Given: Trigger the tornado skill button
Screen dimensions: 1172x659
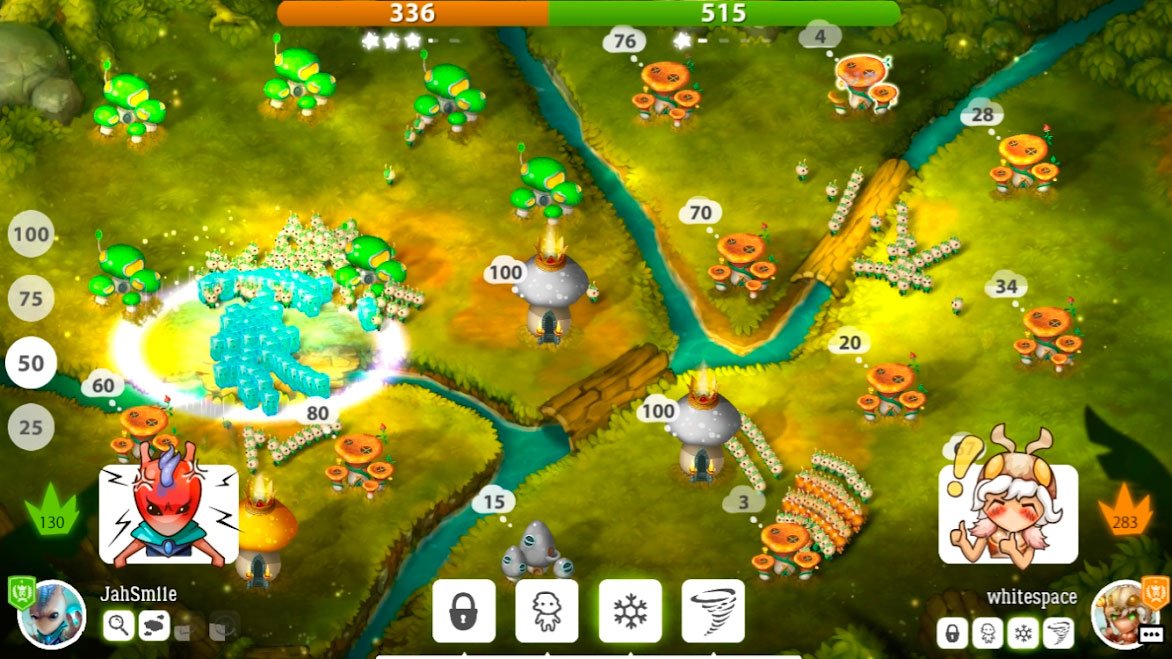Looking at the screenshot, I should [x=713, y=611].
